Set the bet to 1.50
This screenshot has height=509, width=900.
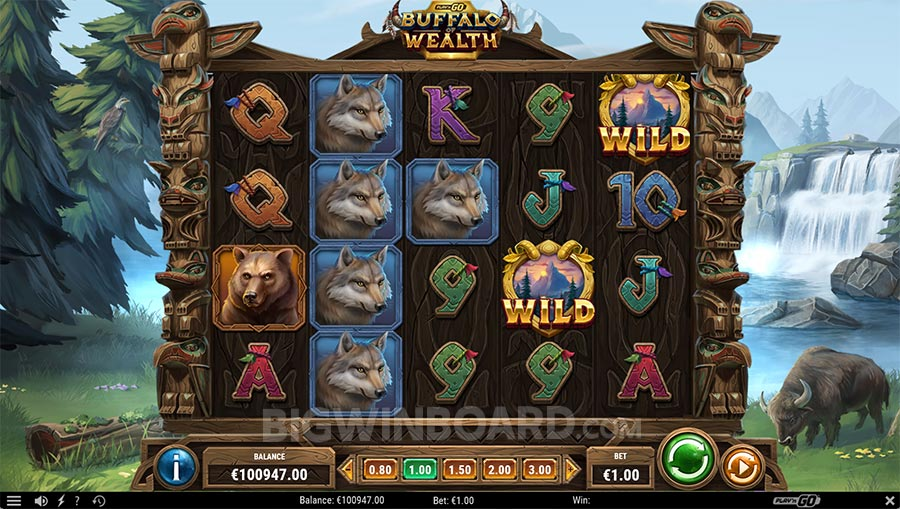pyautogui.click(x=460, y=469)
